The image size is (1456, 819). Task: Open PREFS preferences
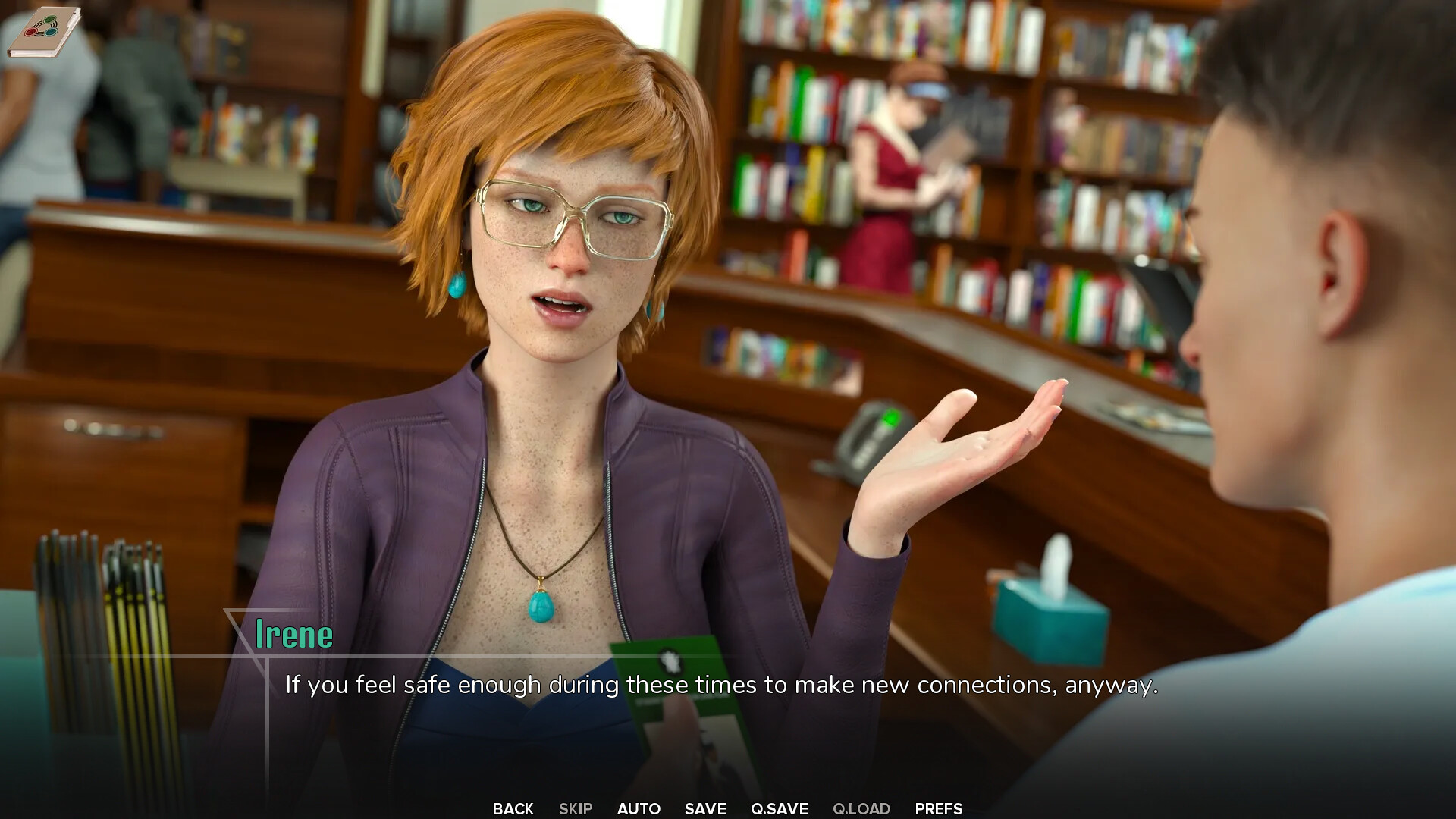(938, 808)
